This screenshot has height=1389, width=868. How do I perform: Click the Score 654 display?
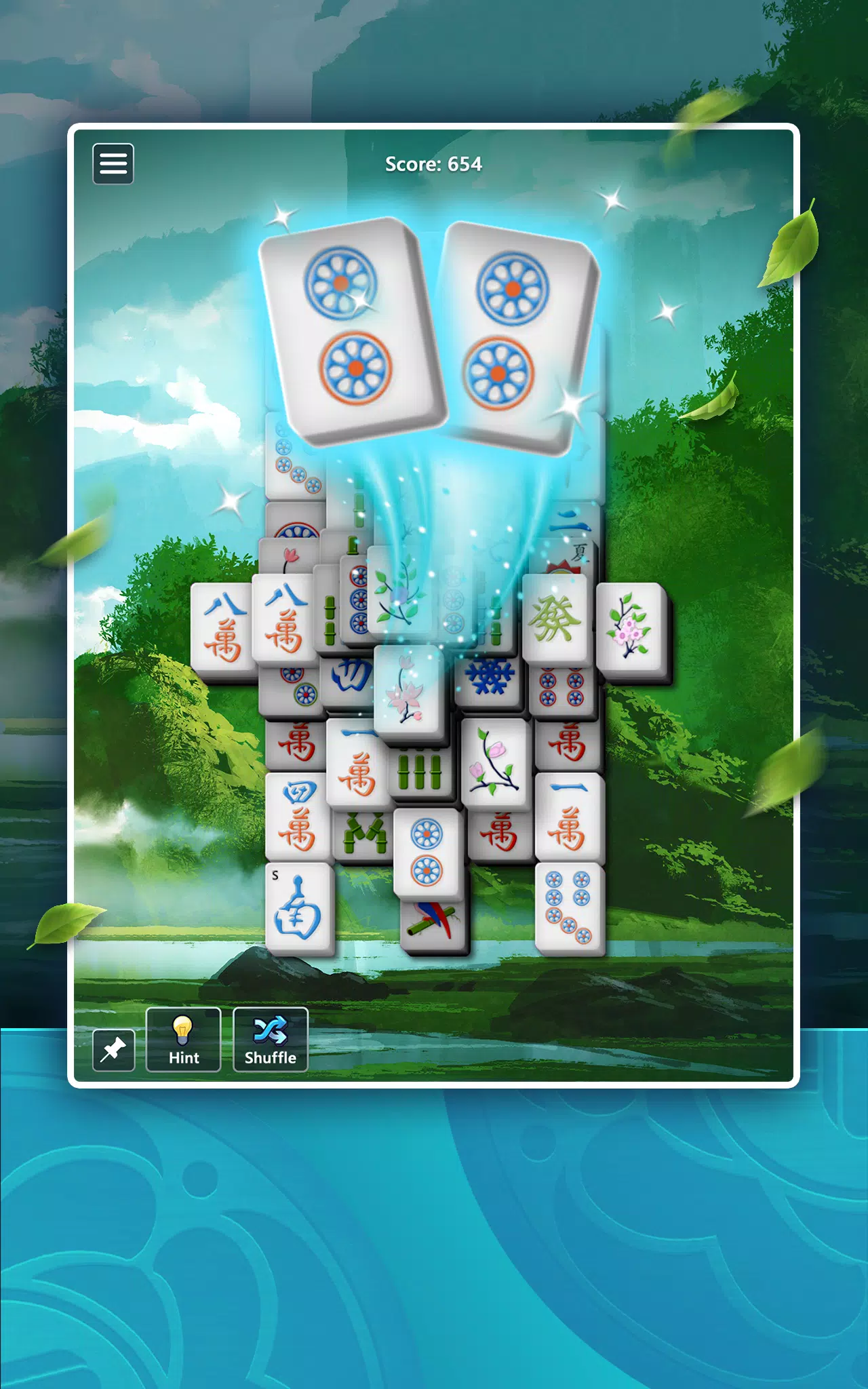(x=433, y=163)
